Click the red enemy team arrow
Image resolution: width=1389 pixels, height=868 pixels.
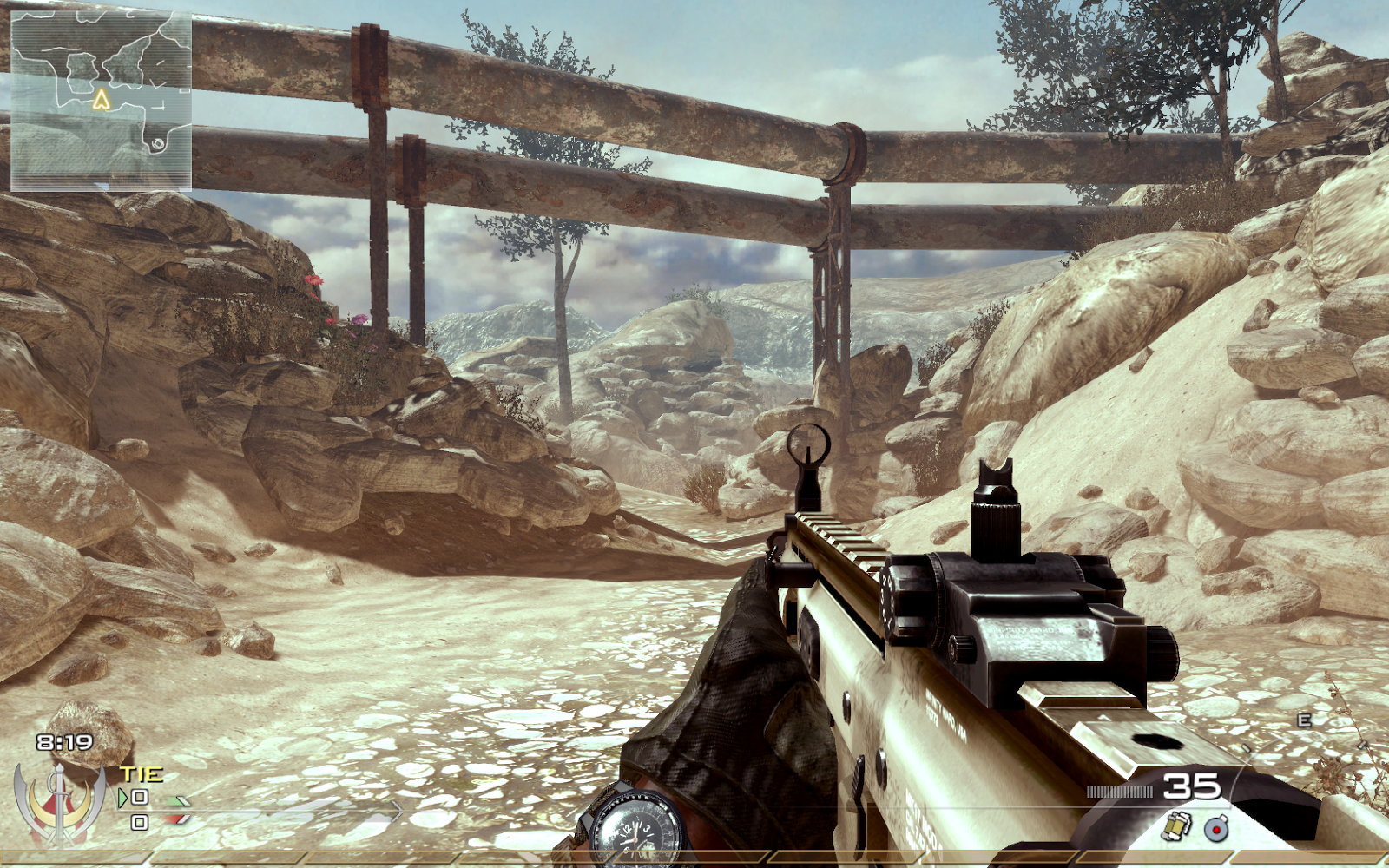177,818
